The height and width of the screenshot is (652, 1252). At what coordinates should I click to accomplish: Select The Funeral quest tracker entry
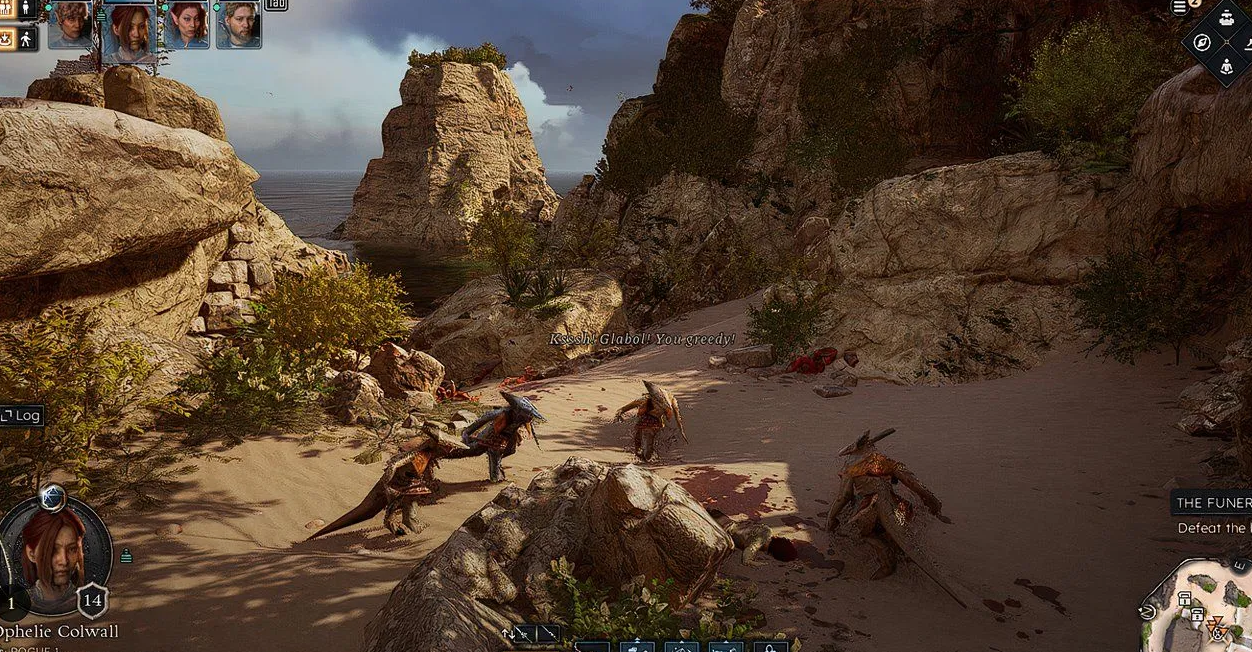coord(1212,503)
